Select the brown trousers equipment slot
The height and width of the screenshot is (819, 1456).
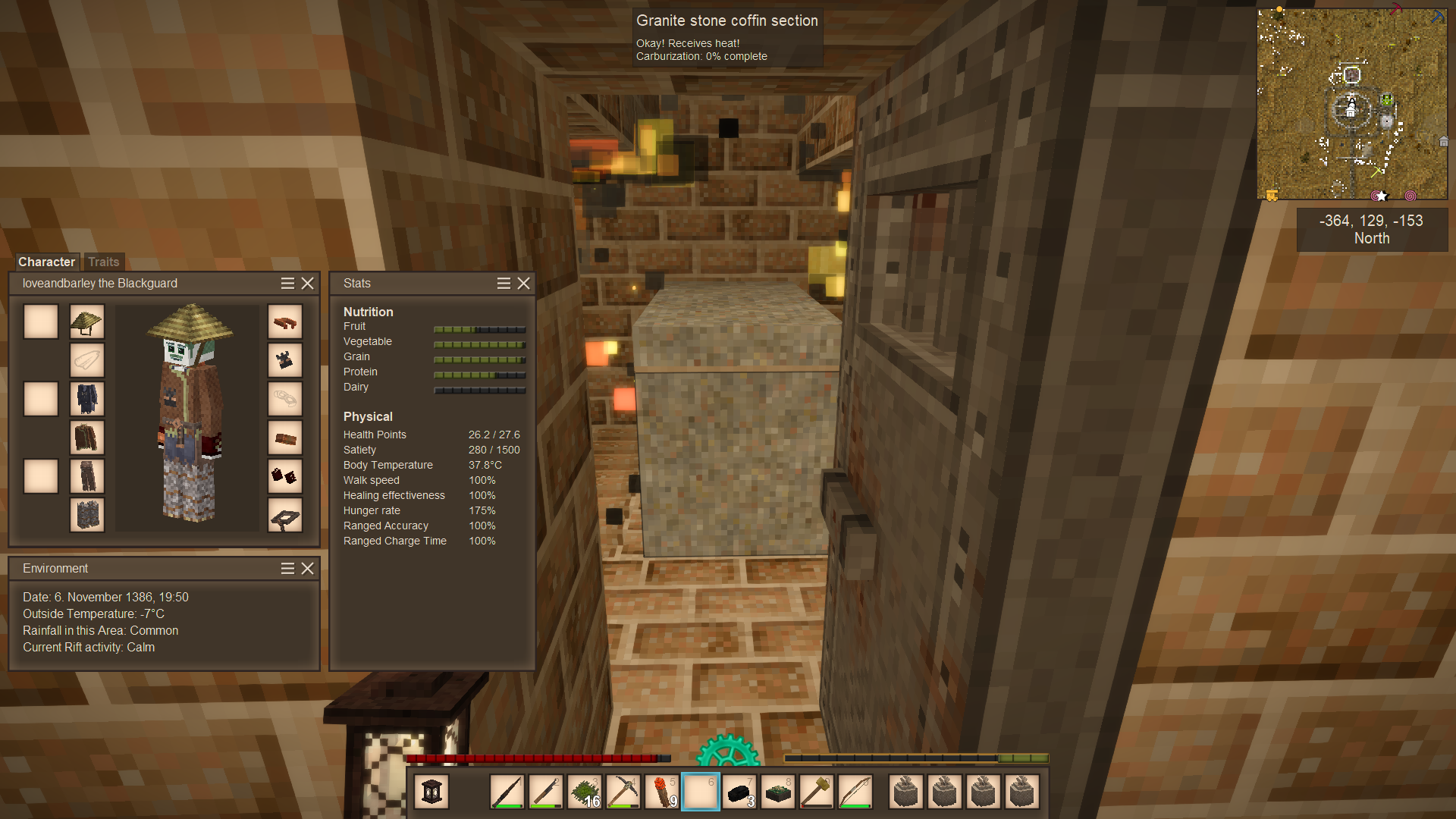(x=87, y=476)
